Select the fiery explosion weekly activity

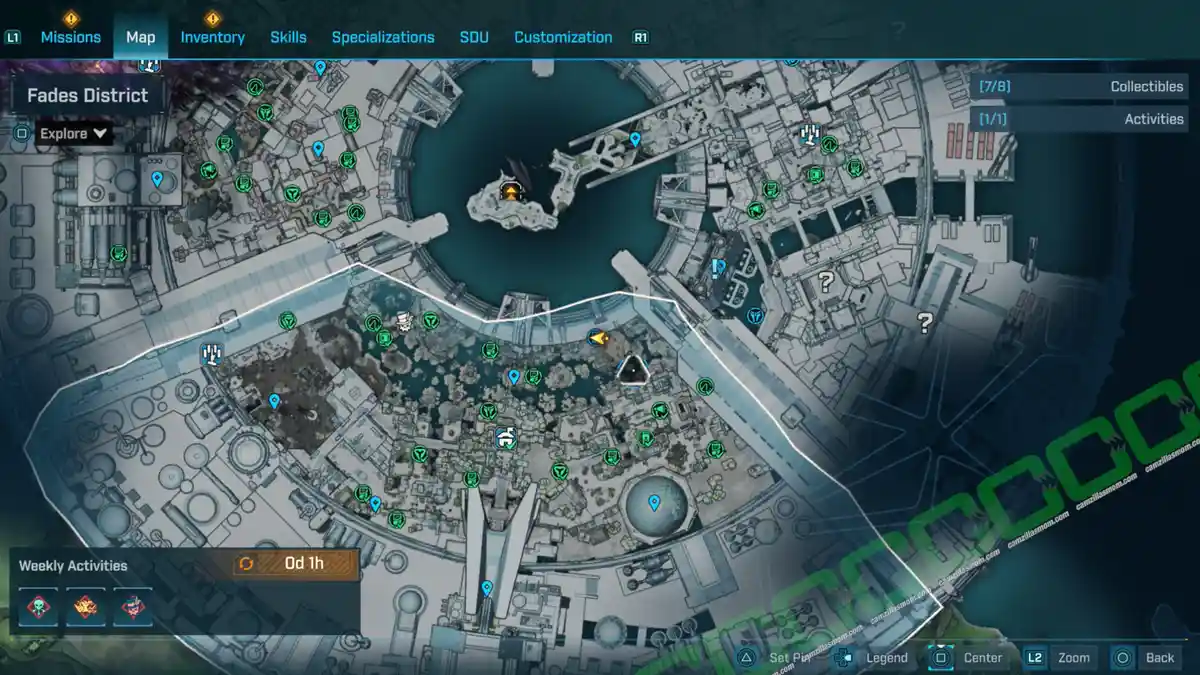pos(85,606)
